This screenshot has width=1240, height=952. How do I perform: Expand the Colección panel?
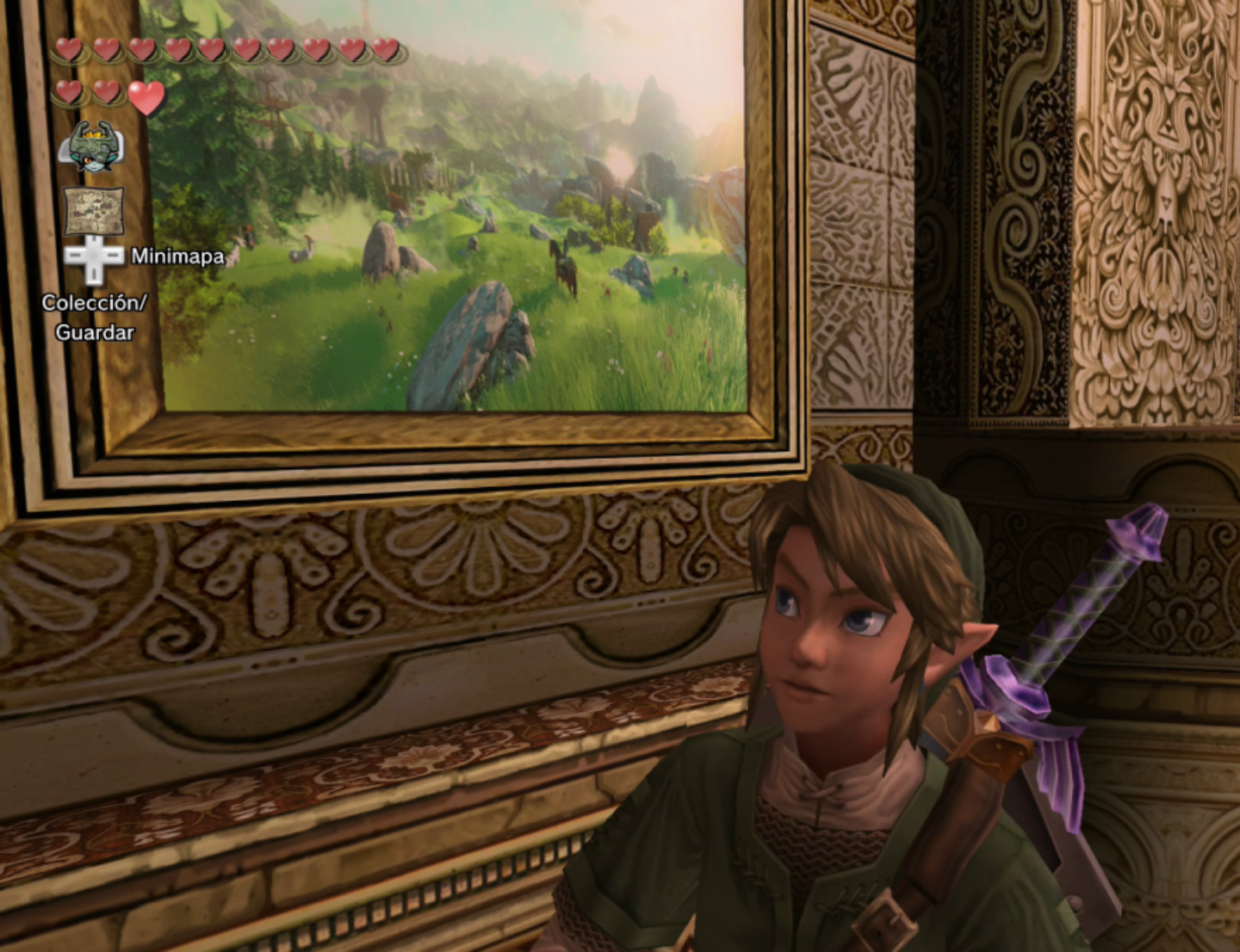pyautogui.click(x=95, y=301)
